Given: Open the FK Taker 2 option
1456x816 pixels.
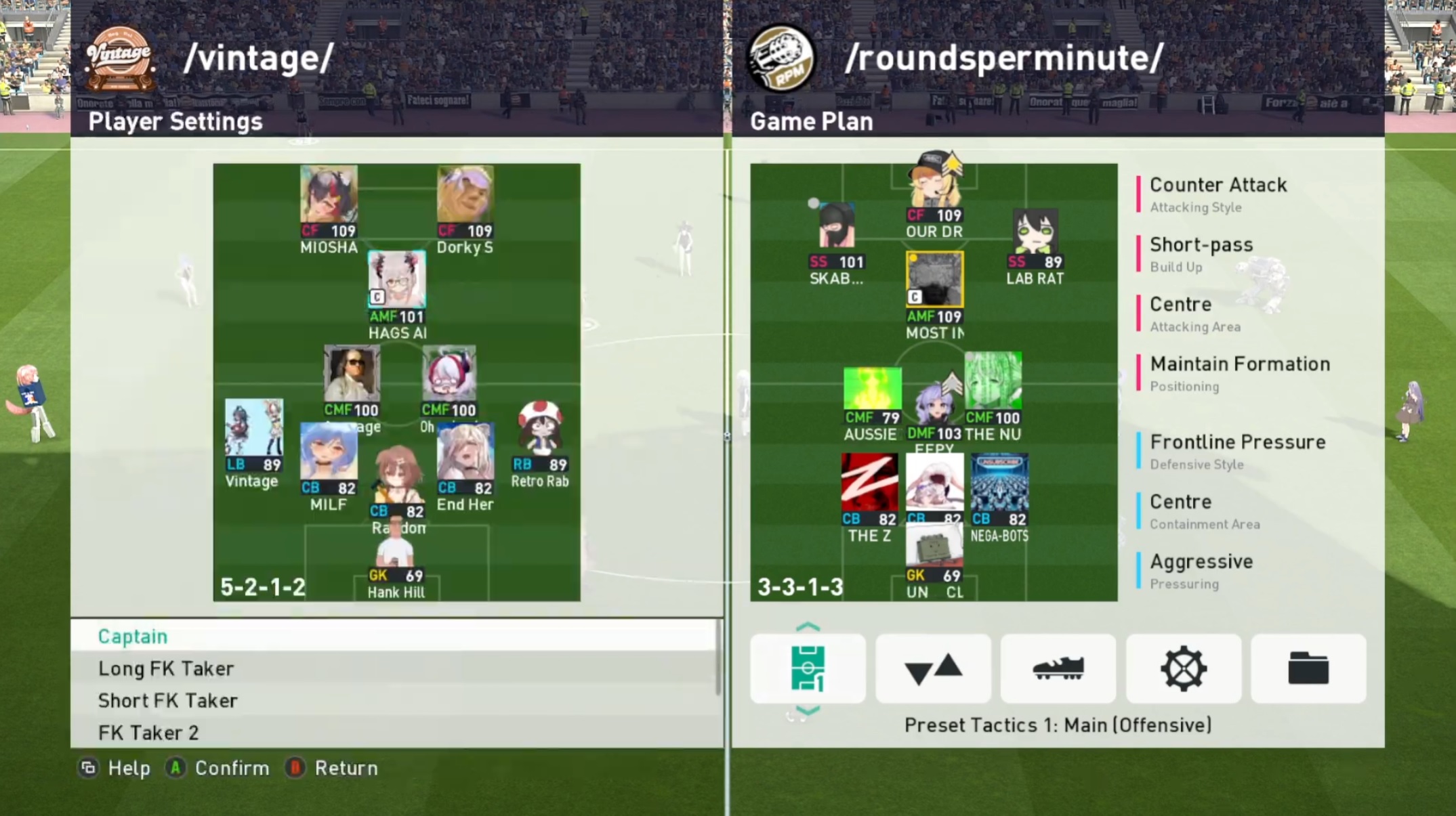Looking at the screenshot, I should (x=148, y=732).
